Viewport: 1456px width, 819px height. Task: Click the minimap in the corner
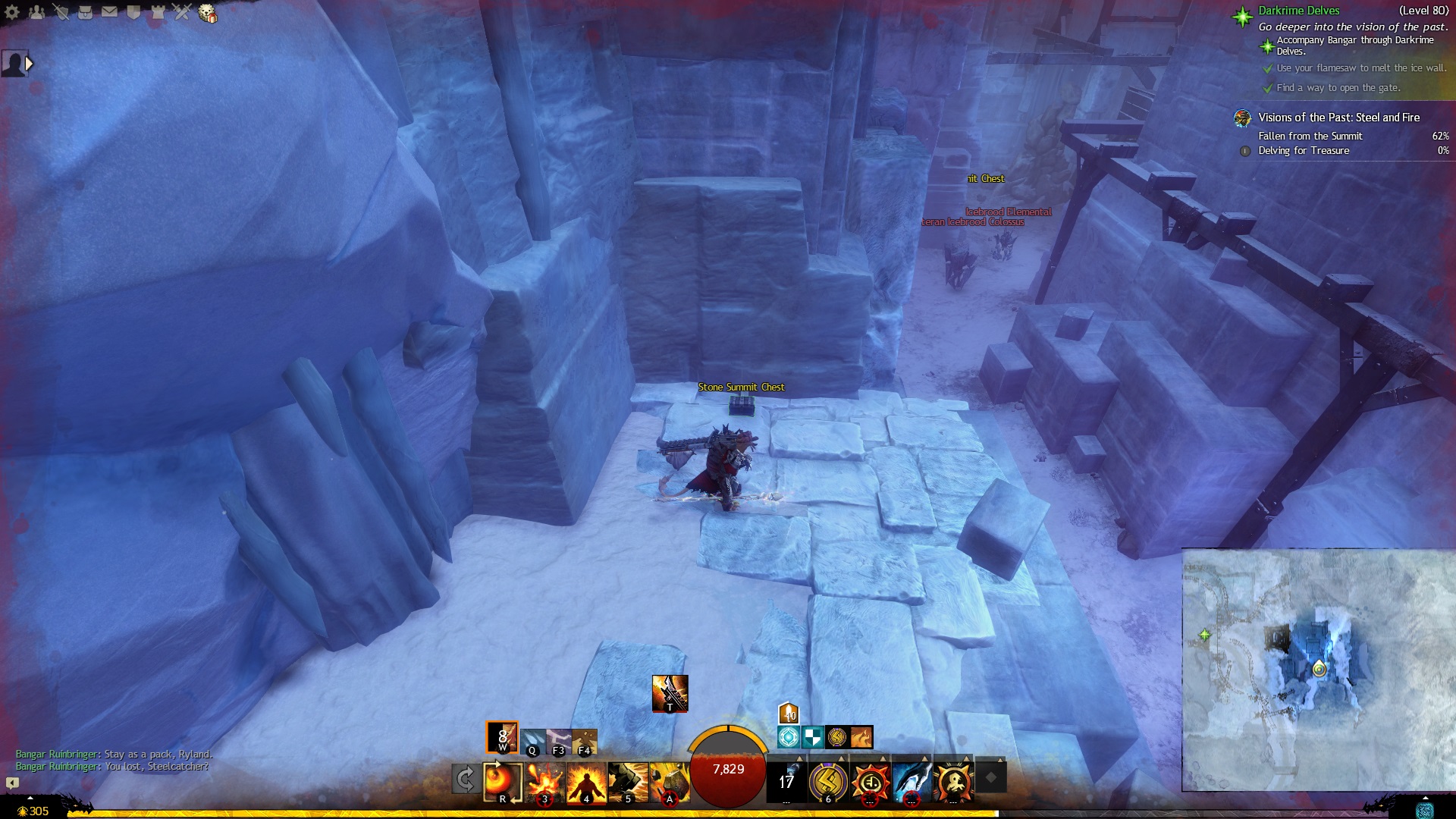coord(1318,670)
